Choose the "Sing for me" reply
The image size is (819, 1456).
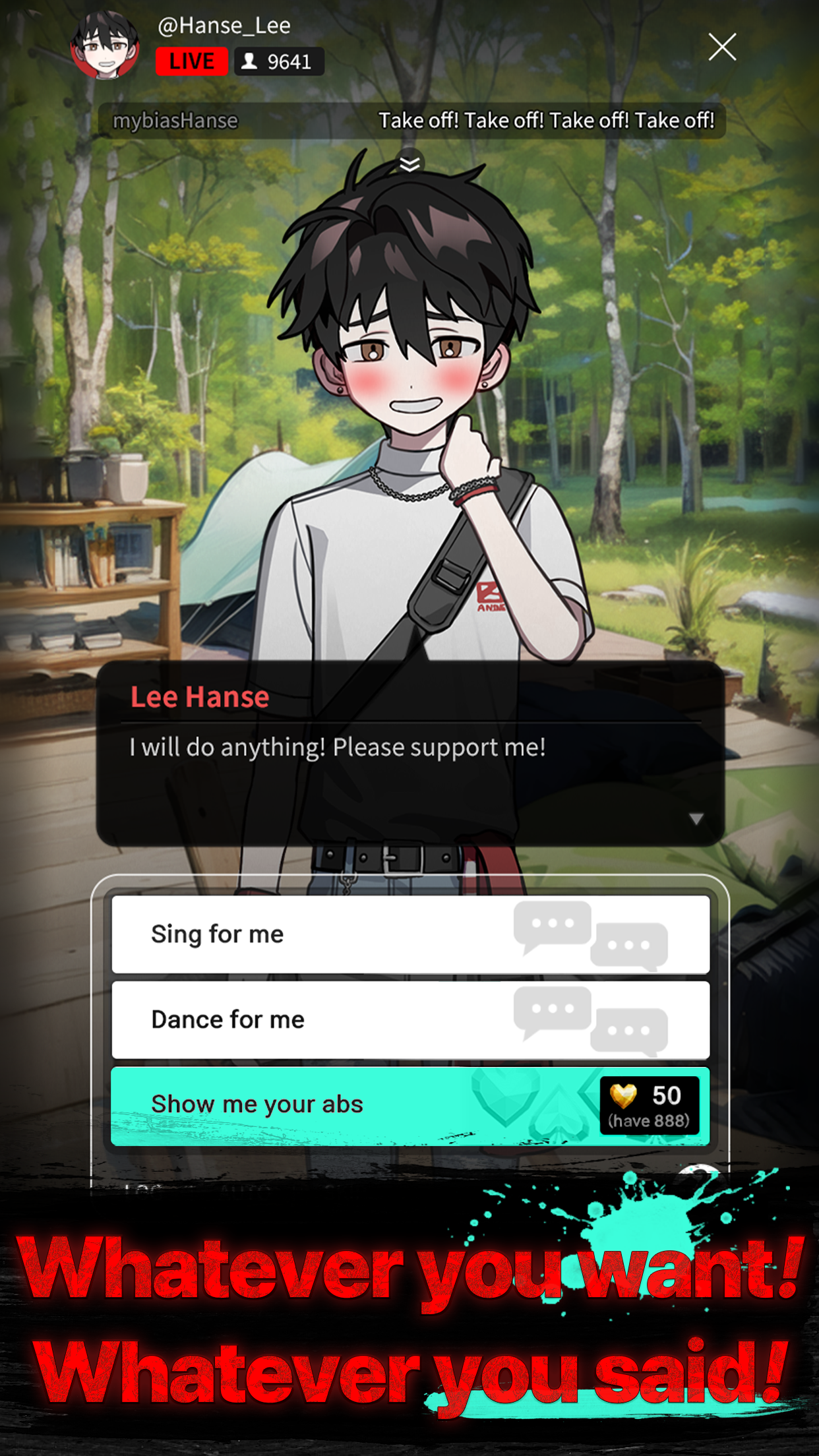410,934
